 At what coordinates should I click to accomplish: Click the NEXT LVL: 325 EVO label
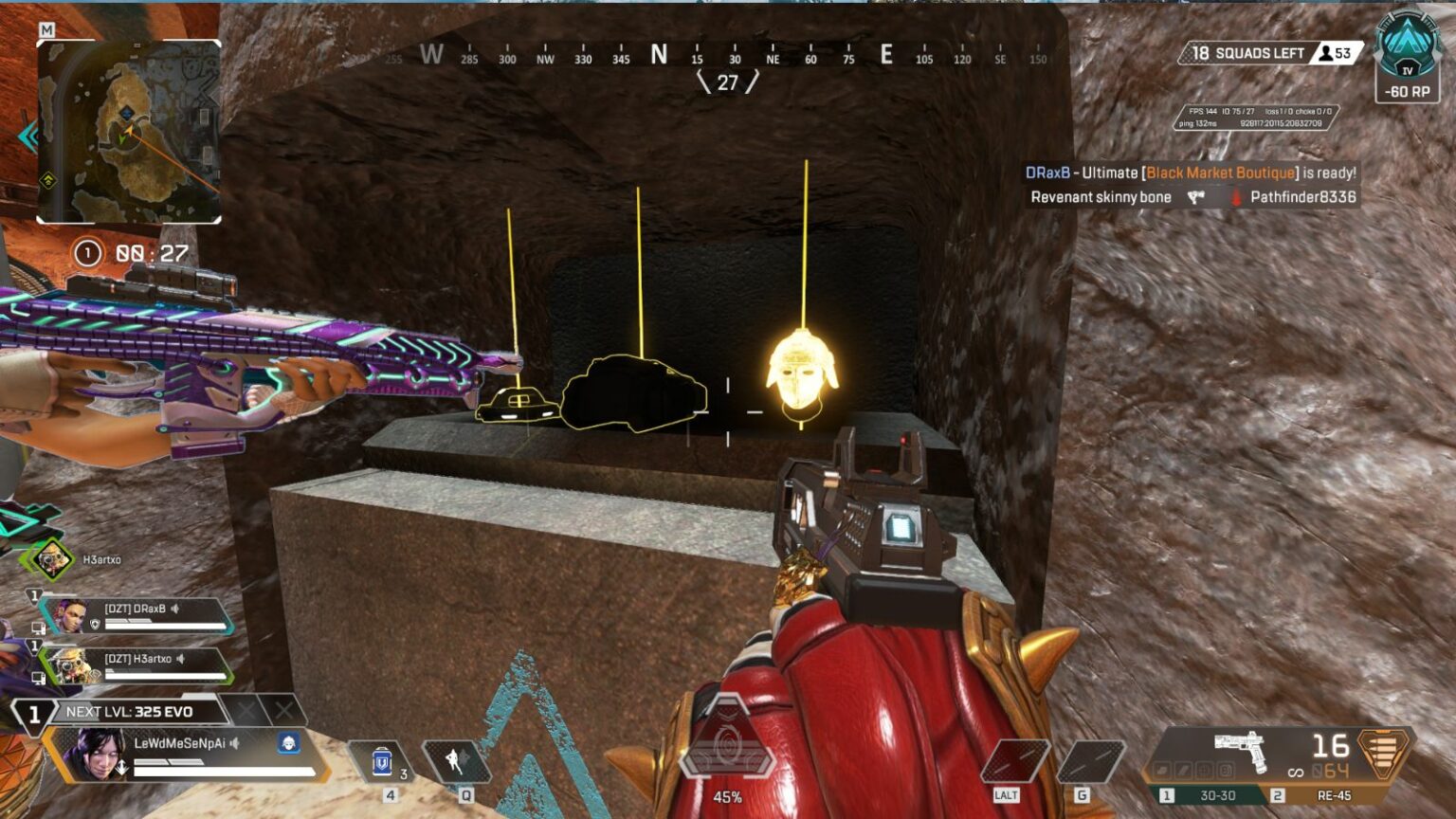[129, 711]
